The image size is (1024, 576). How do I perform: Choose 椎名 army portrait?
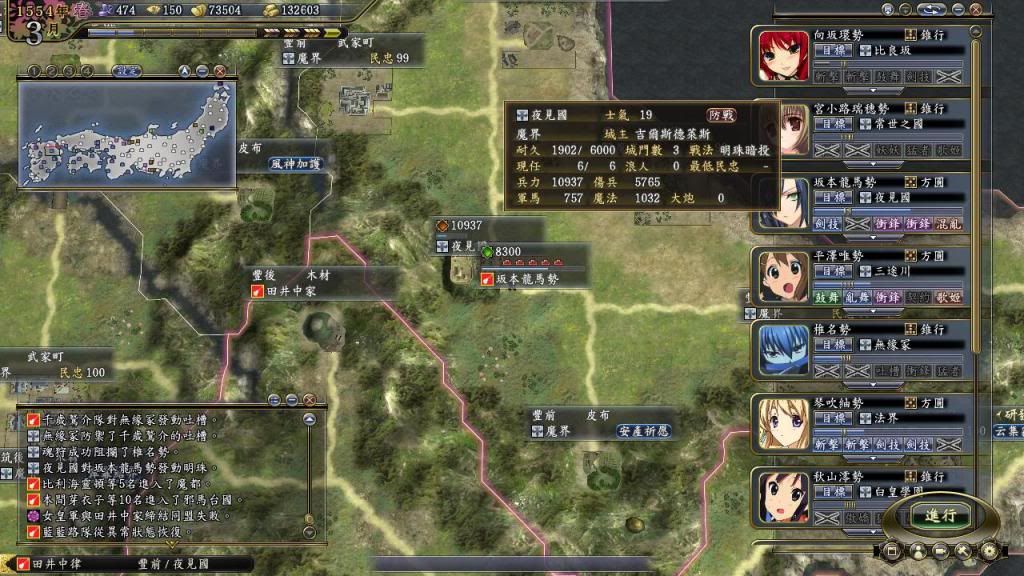(x=783, y=351)
